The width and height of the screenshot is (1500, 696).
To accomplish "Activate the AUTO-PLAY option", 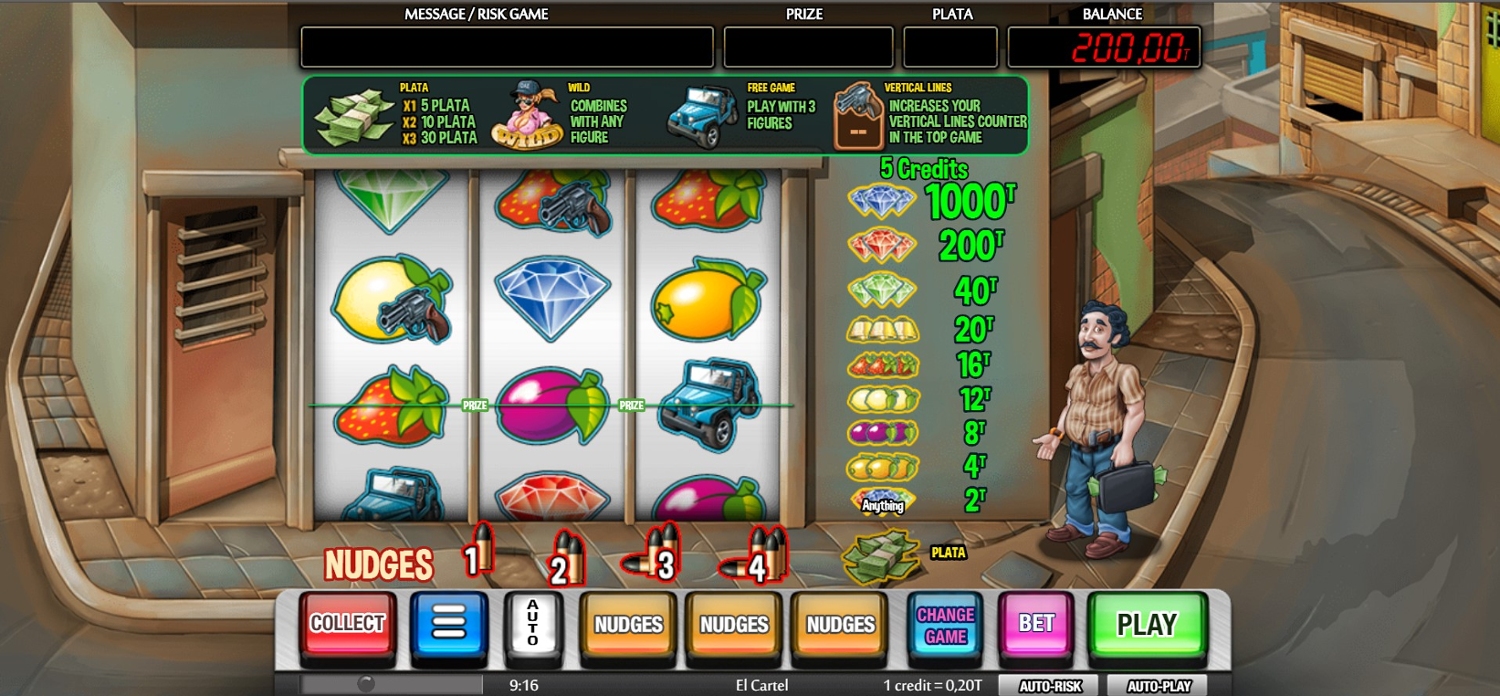I will click(1158, 686).
